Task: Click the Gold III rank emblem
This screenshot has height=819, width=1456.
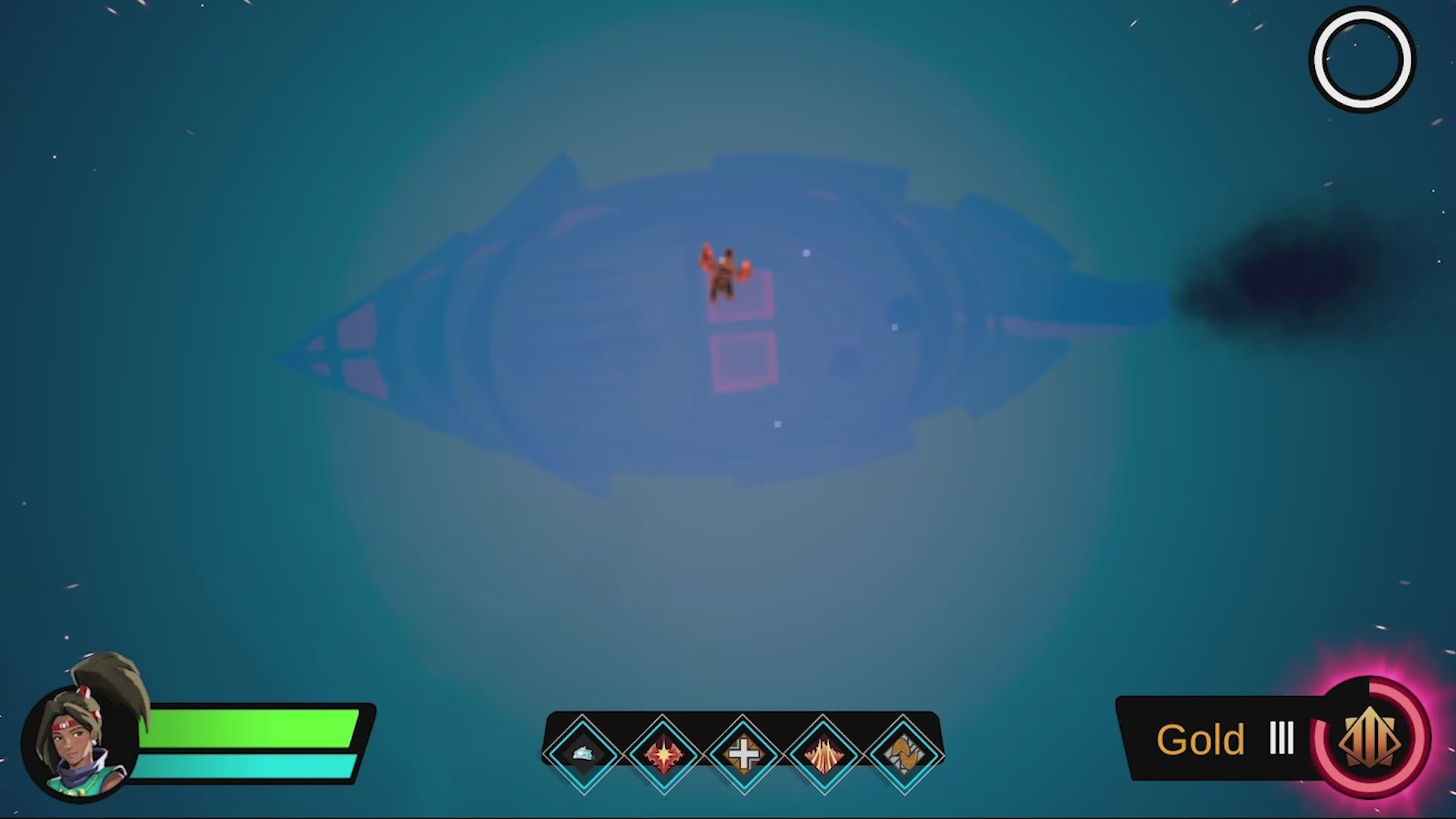Action: (1372, 738)
